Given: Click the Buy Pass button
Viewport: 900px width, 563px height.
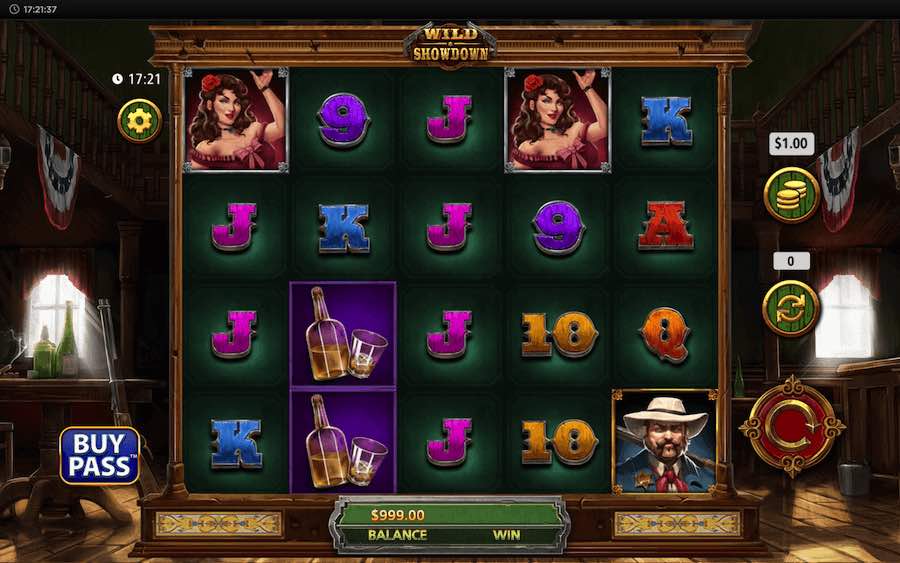Looking at the screenshot, I should click(99, 456).
